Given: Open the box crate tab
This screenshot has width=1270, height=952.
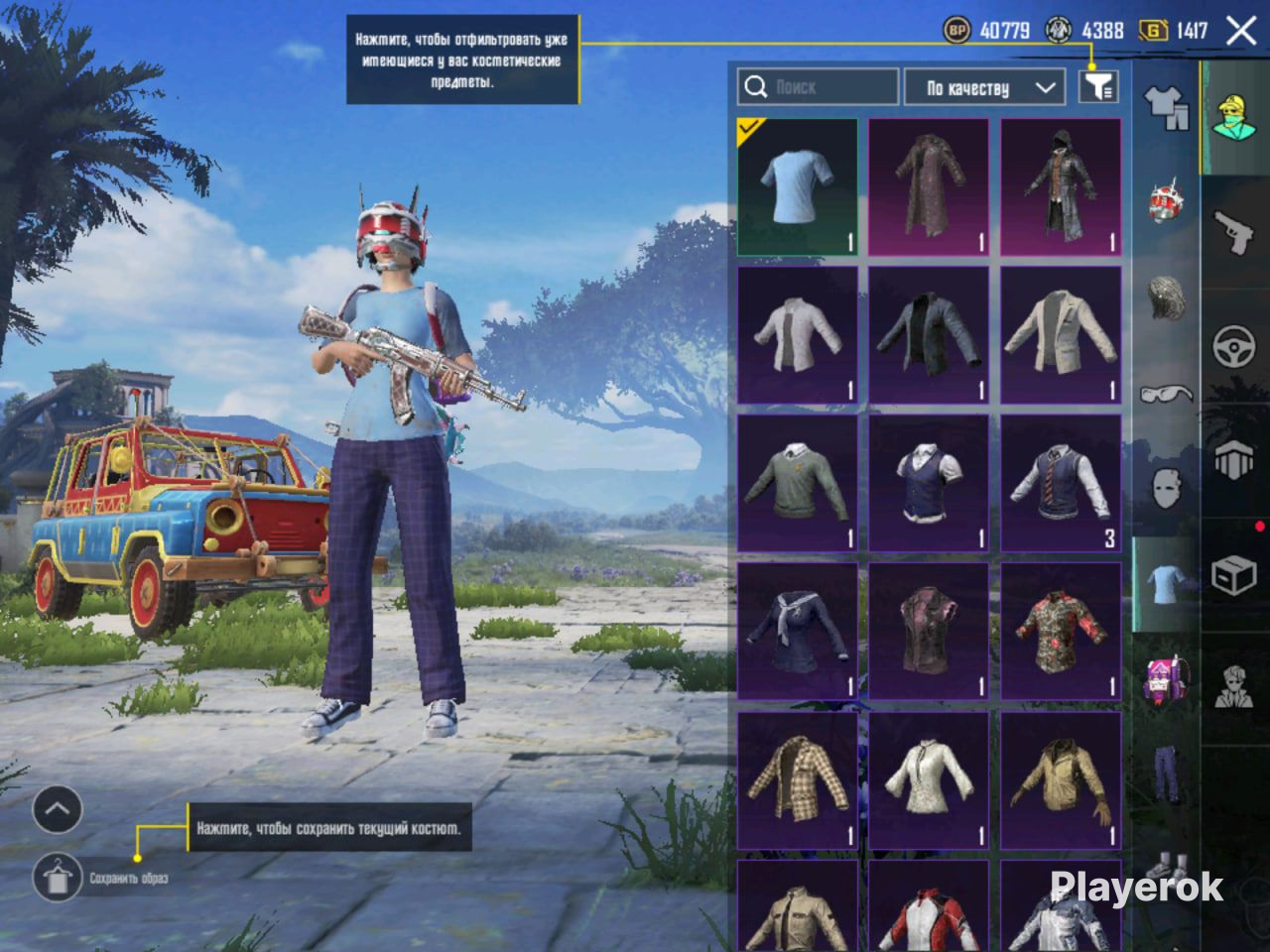Looking at the screenshot, I should pos(1235,574).
